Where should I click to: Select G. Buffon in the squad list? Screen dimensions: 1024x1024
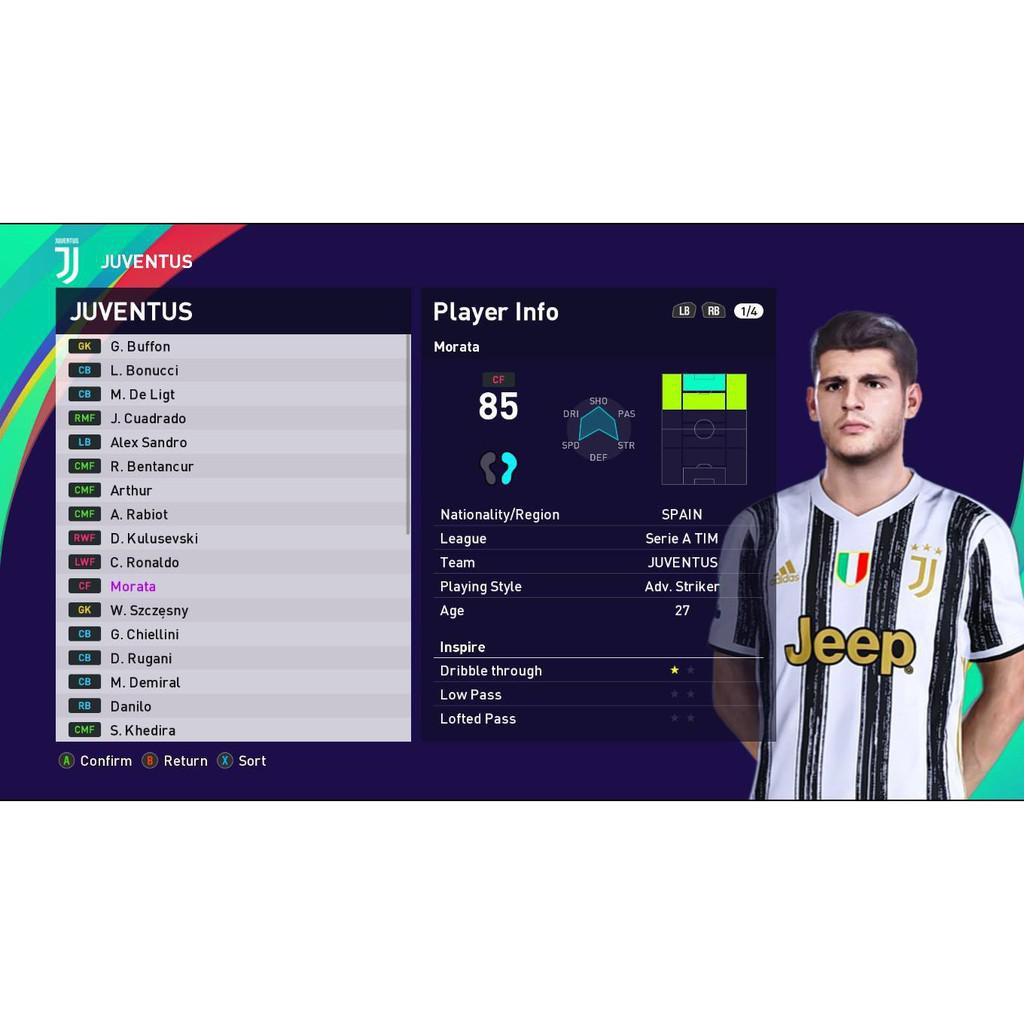140,346
